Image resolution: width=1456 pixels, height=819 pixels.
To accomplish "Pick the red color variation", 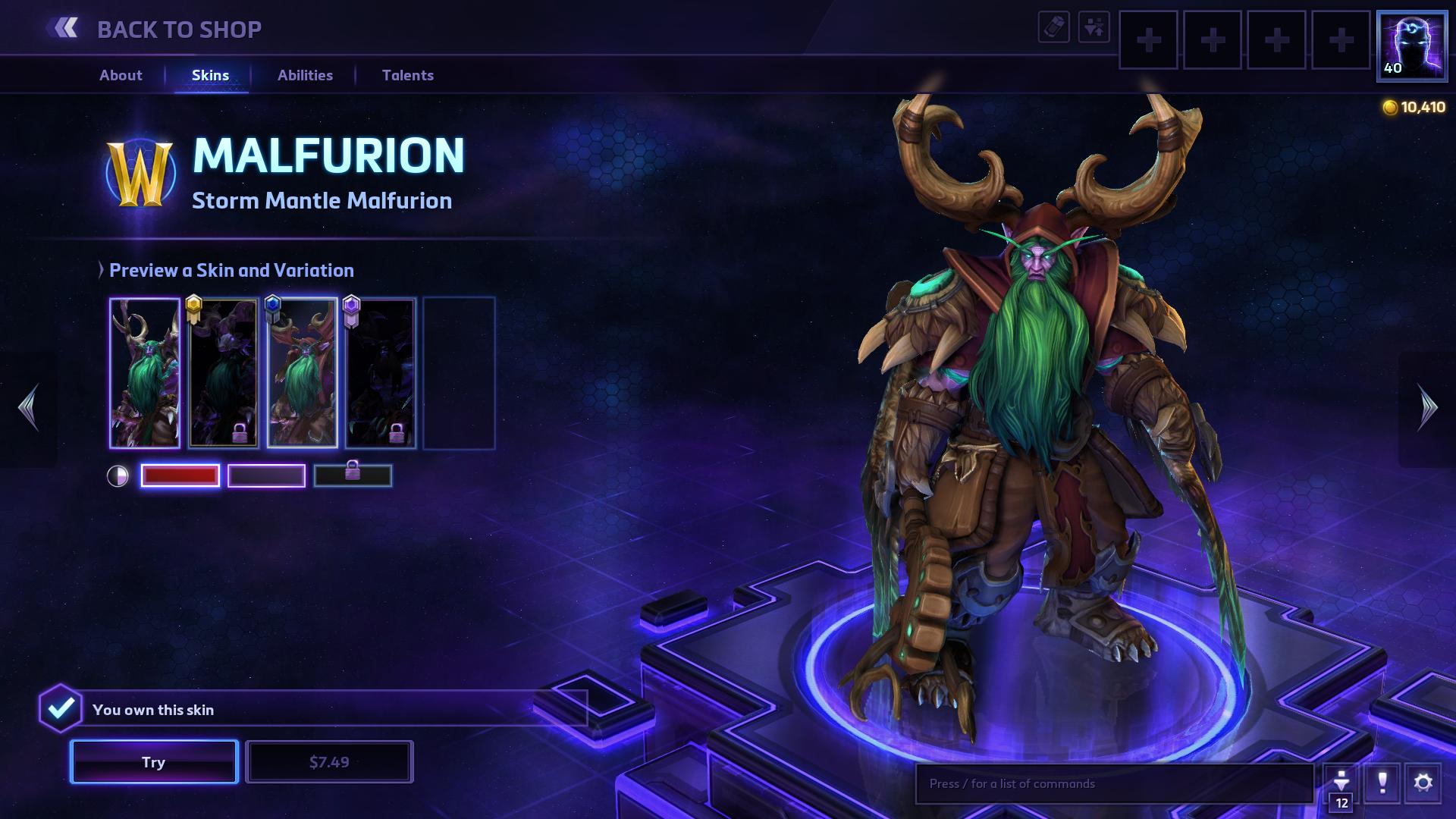I will pyautogui.click(x=180, y=475).
